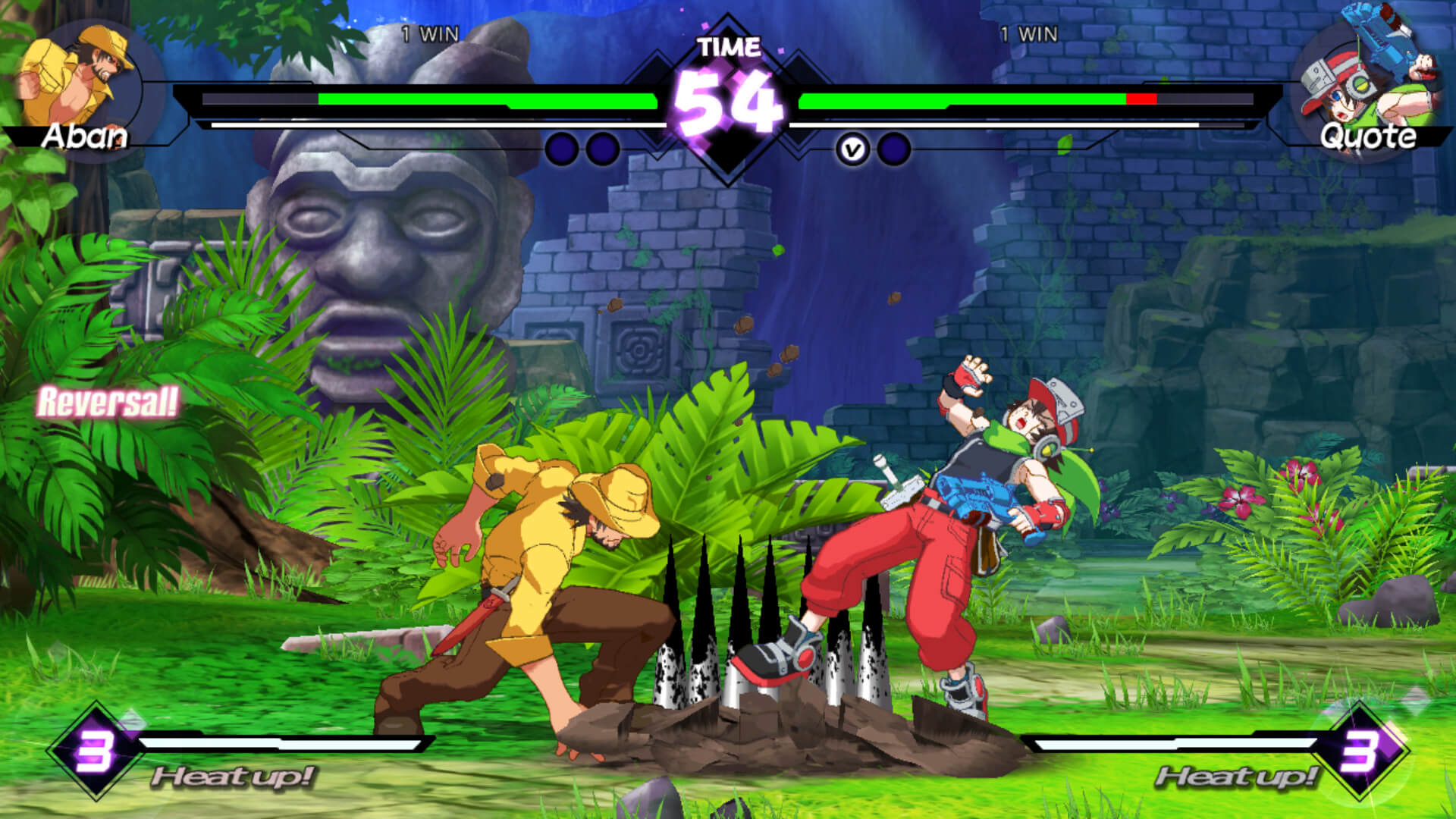Image resolution: width=1456 pixels, height=819 pixels.
Task: Click Quote's empty meter pip
Action: [x=894, y=149]
